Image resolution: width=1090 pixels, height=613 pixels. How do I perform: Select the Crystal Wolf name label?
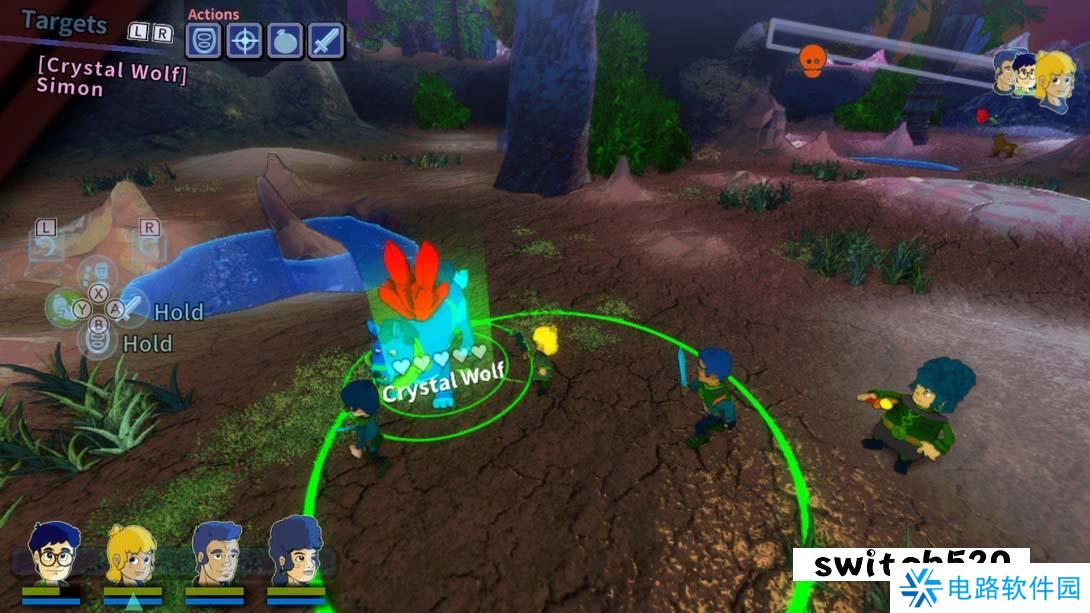click(443, 383)
